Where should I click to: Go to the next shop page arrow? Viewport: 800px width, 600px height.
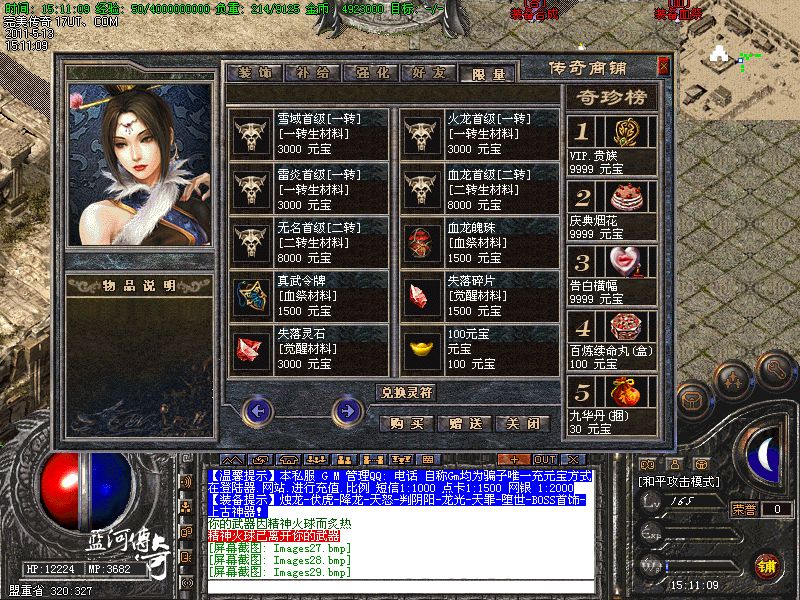pyautogui.click(x=347, y=409)
